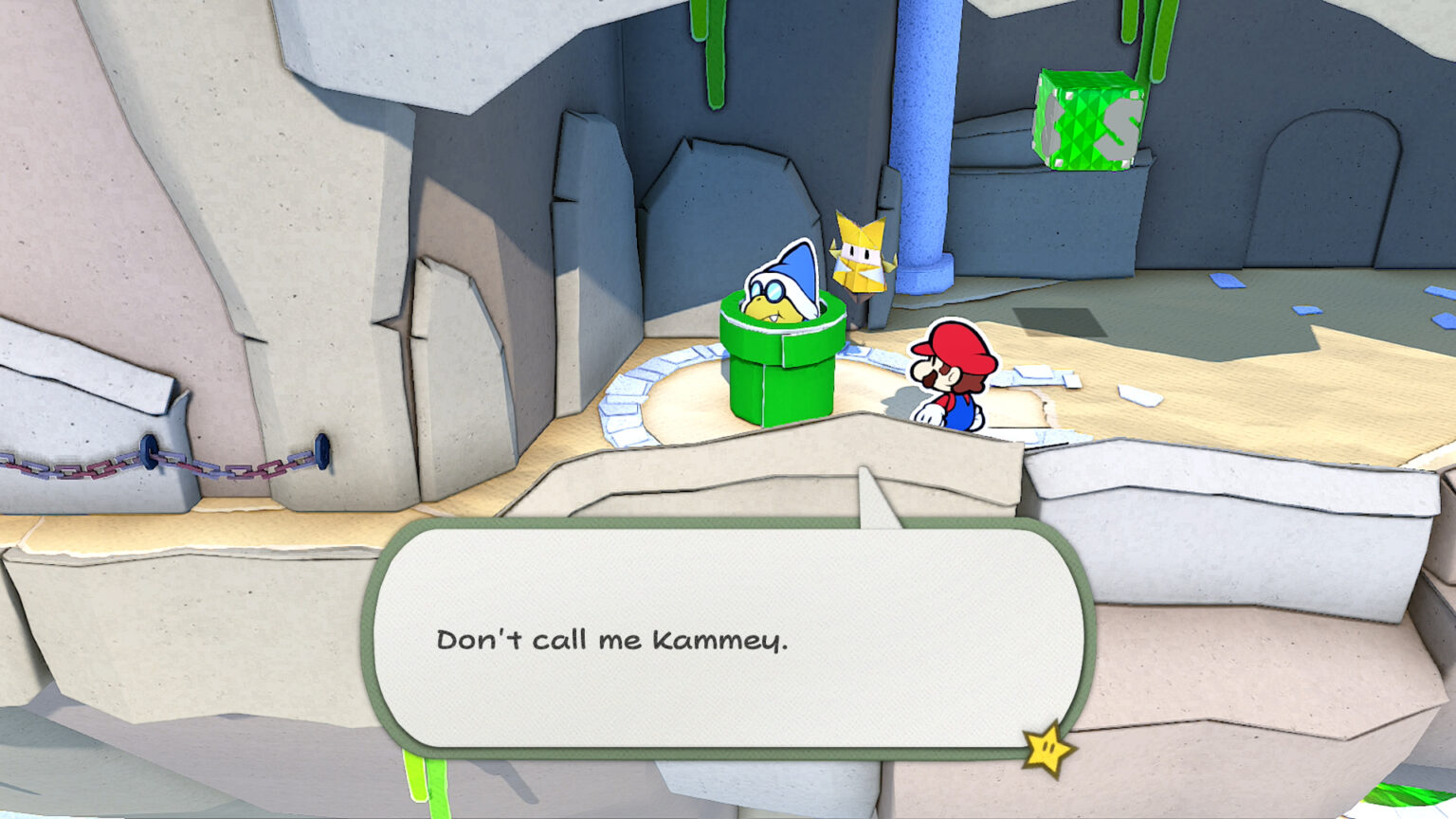Click Olivia the yellow origami character

(863, 256)
